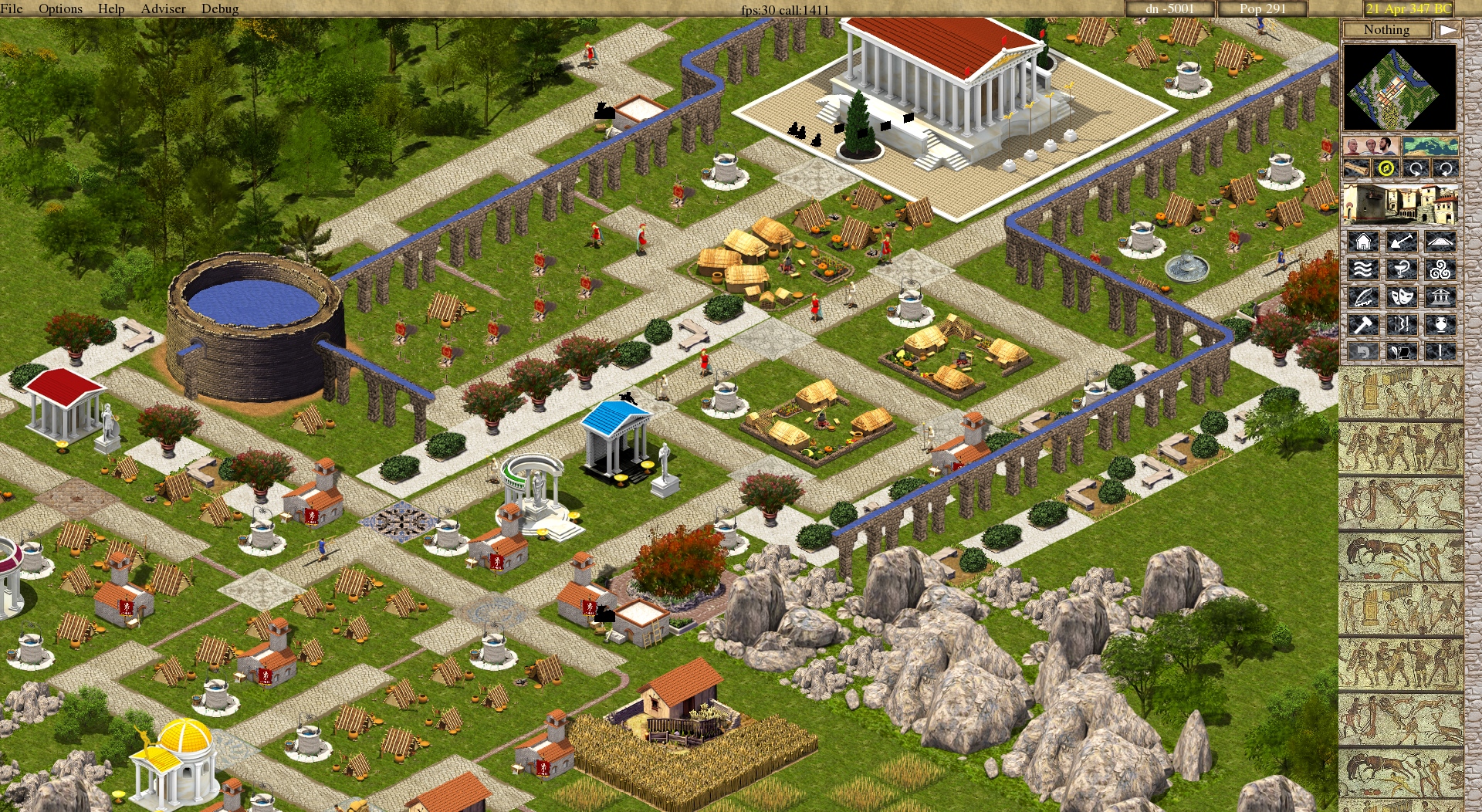Open the entertainment buildings menu

click(x=1402, y=297)
